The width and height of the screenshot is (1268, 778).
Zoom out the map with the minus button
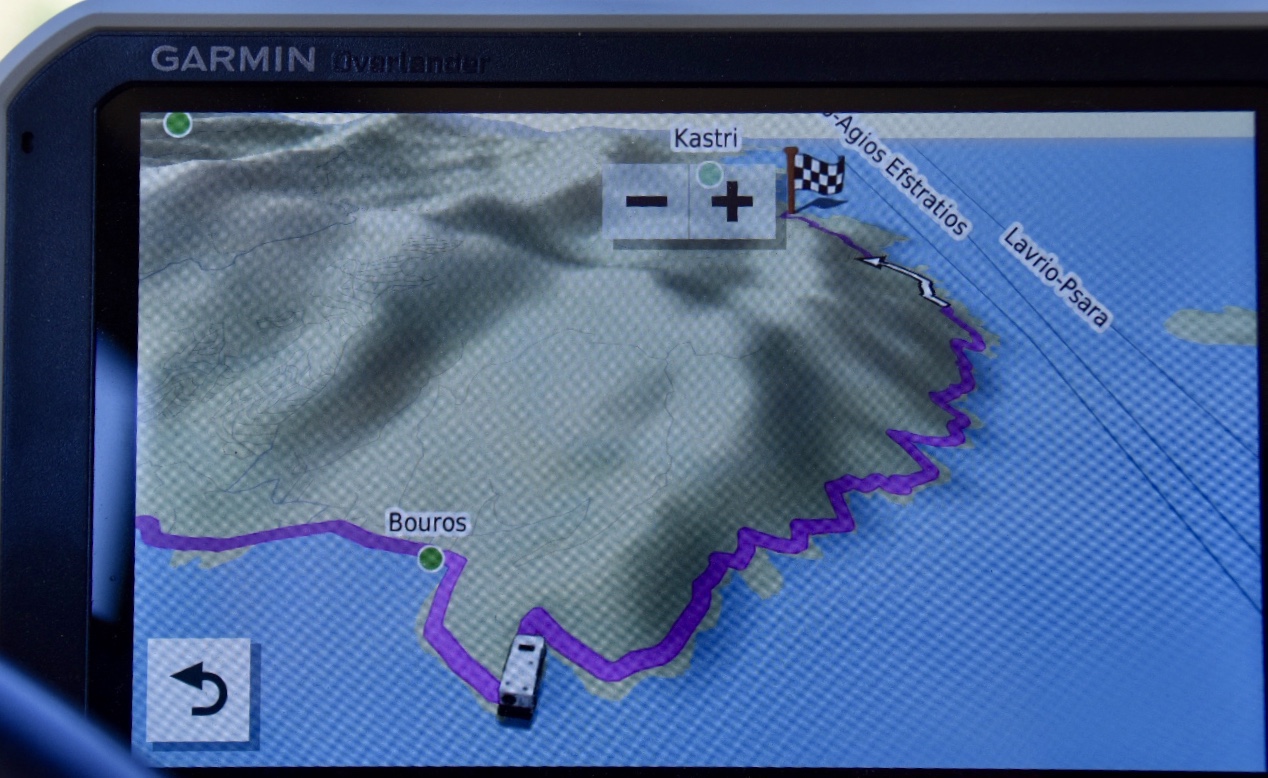(646, 202)
